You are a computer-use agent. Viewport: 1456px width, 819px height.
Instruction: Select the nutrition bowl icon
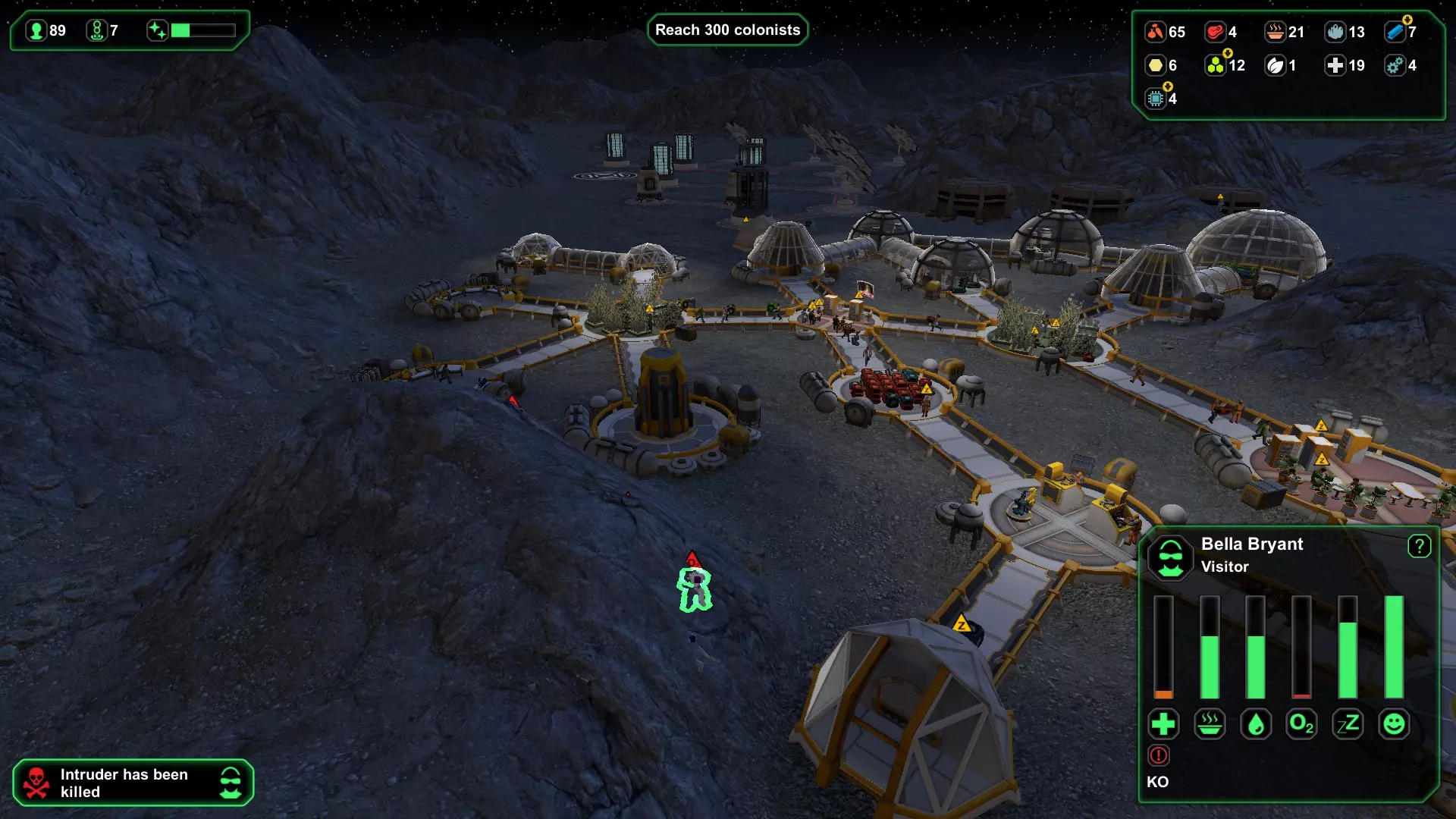pyautogui.click(x=1210, y=724)
